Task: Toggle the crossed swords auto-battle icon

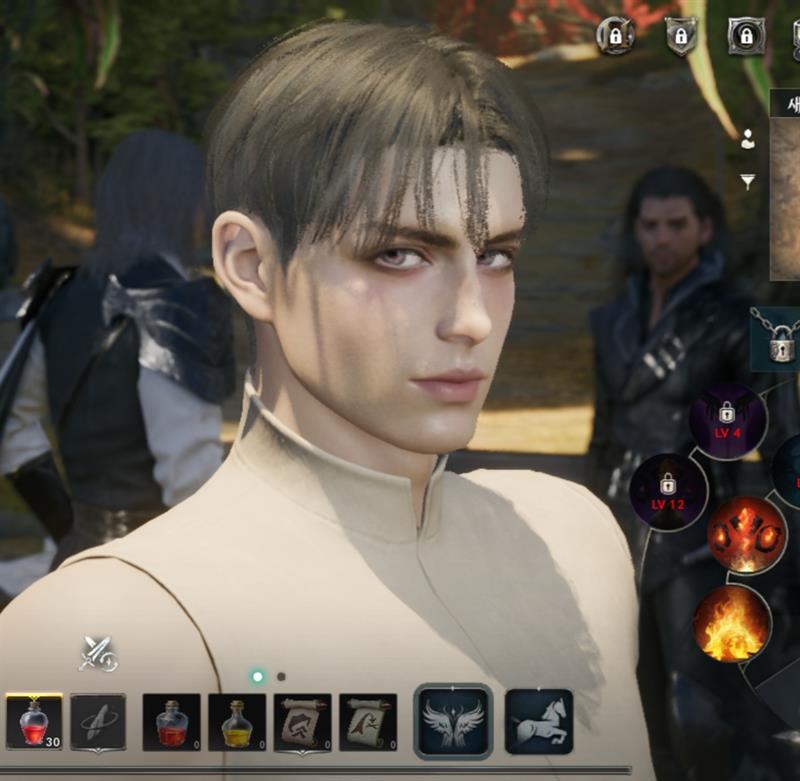Action: 98,654
